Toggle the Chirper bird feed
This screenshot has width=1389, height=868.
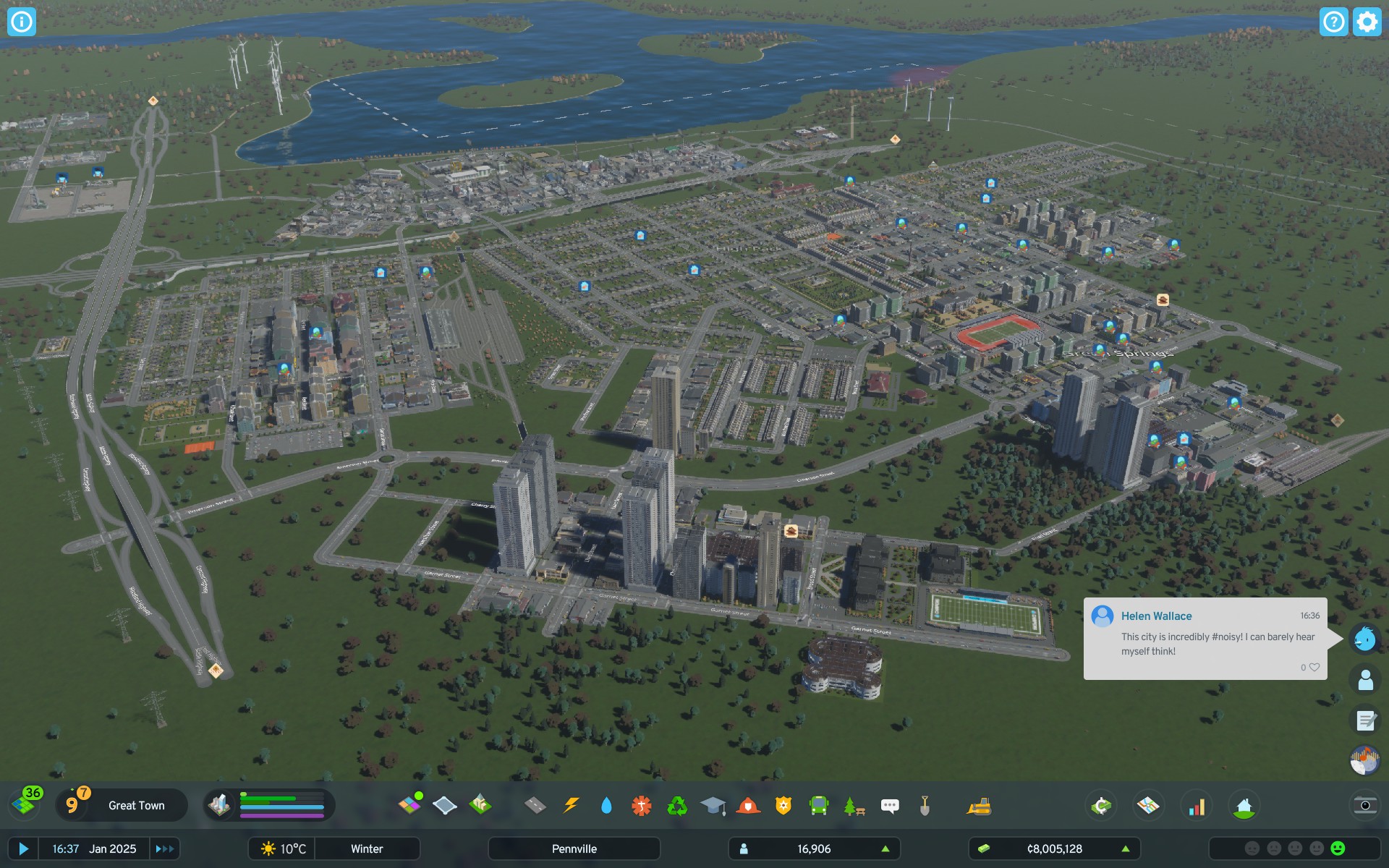(1364, 639)
